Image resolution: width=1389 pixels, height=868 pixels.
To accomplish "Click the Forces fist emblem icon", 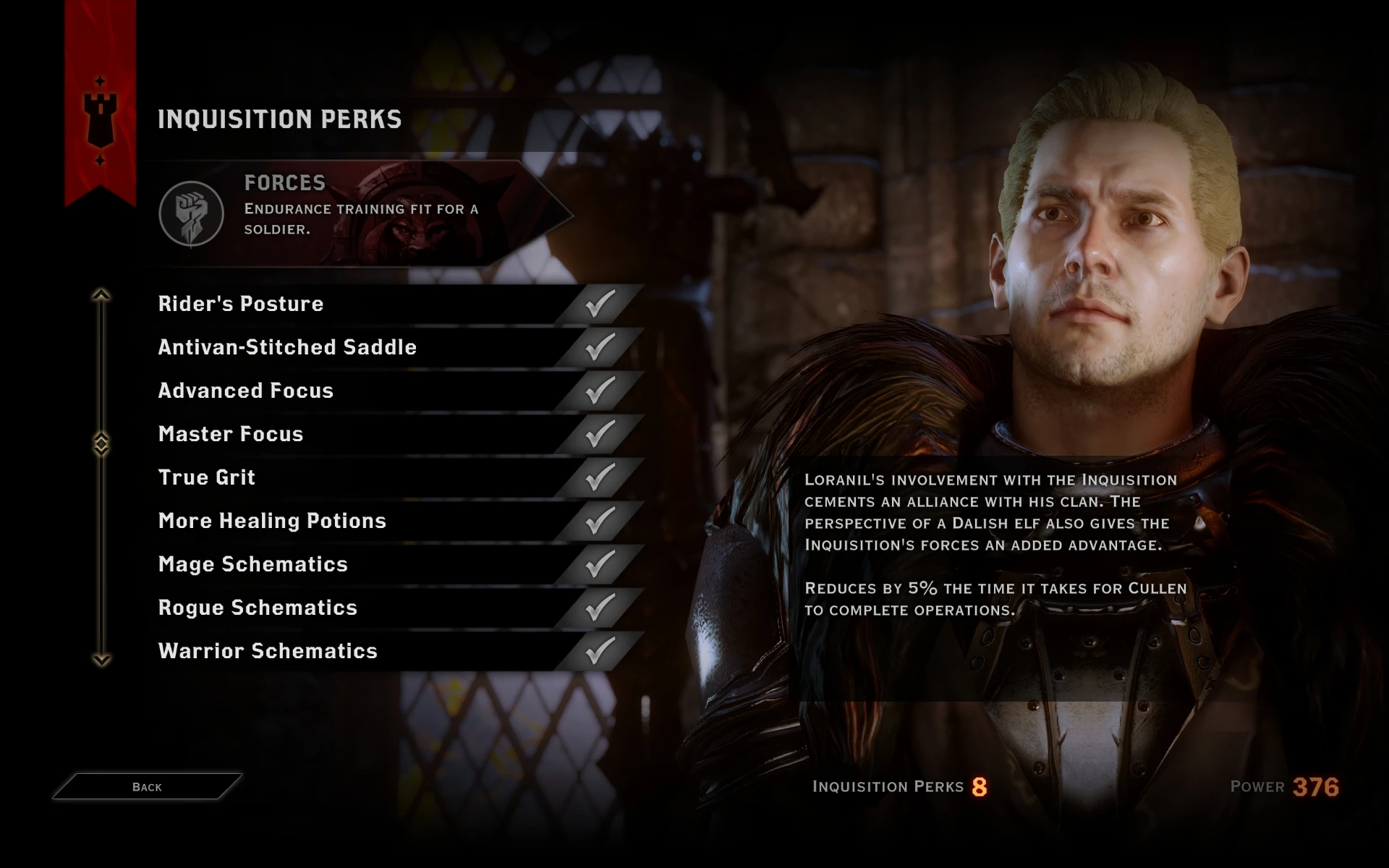I will pyautogui.click(x=191, y=214).
